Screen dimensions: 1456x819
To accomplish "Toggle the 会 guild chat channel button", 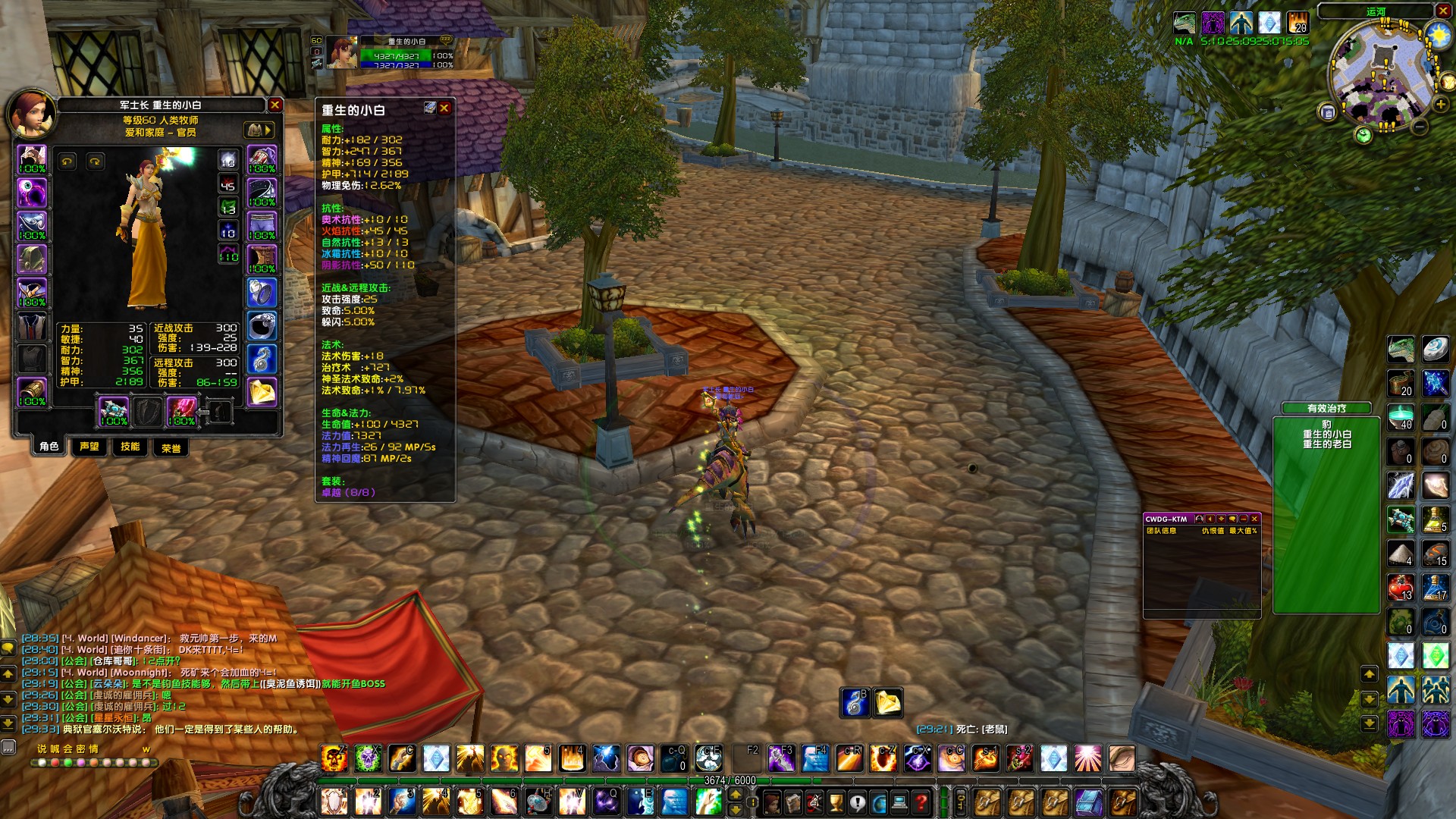I will click(x=68, y=748).
